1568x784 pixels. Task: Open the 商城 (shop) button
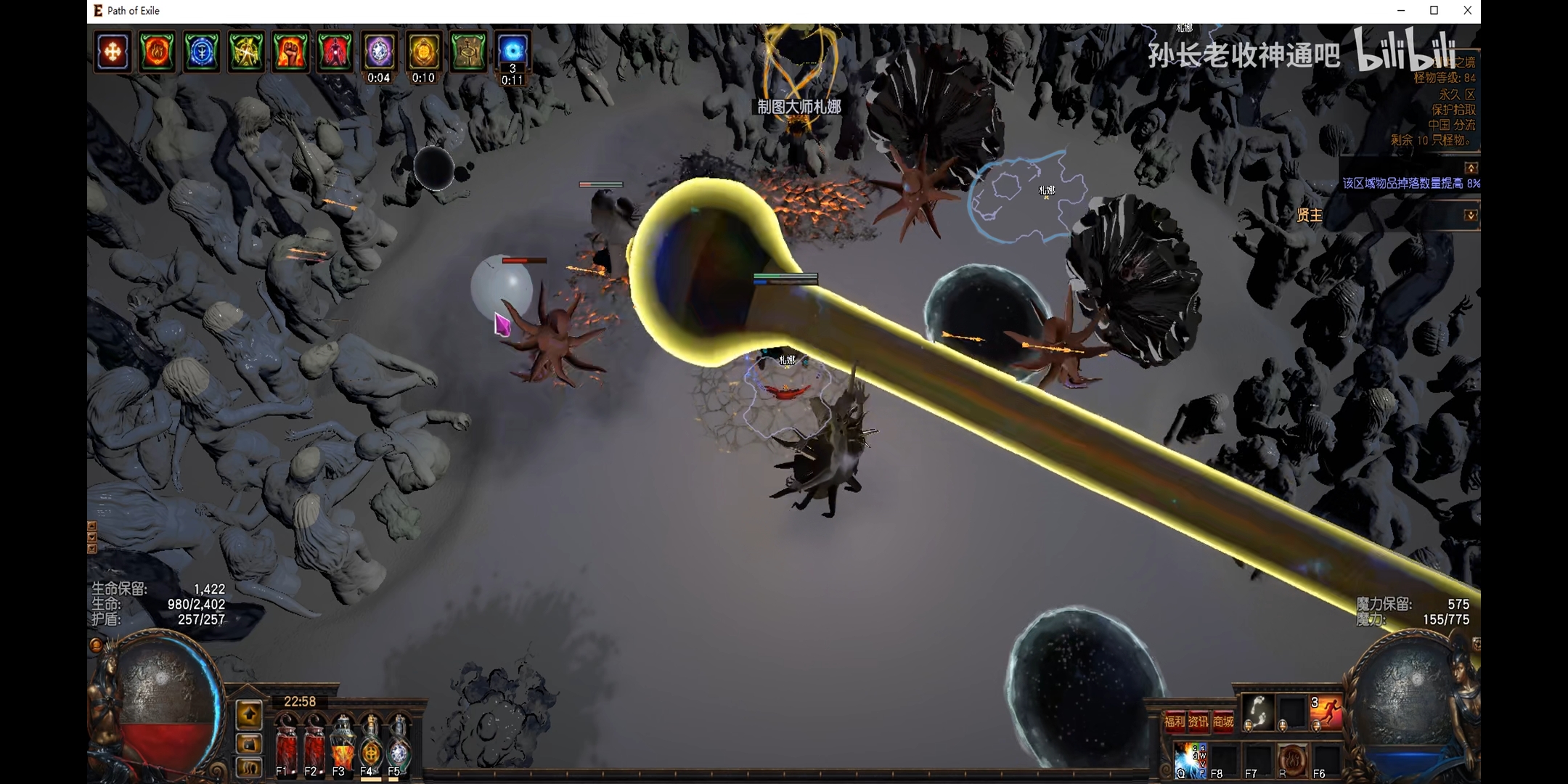(x=1223, y=721)
